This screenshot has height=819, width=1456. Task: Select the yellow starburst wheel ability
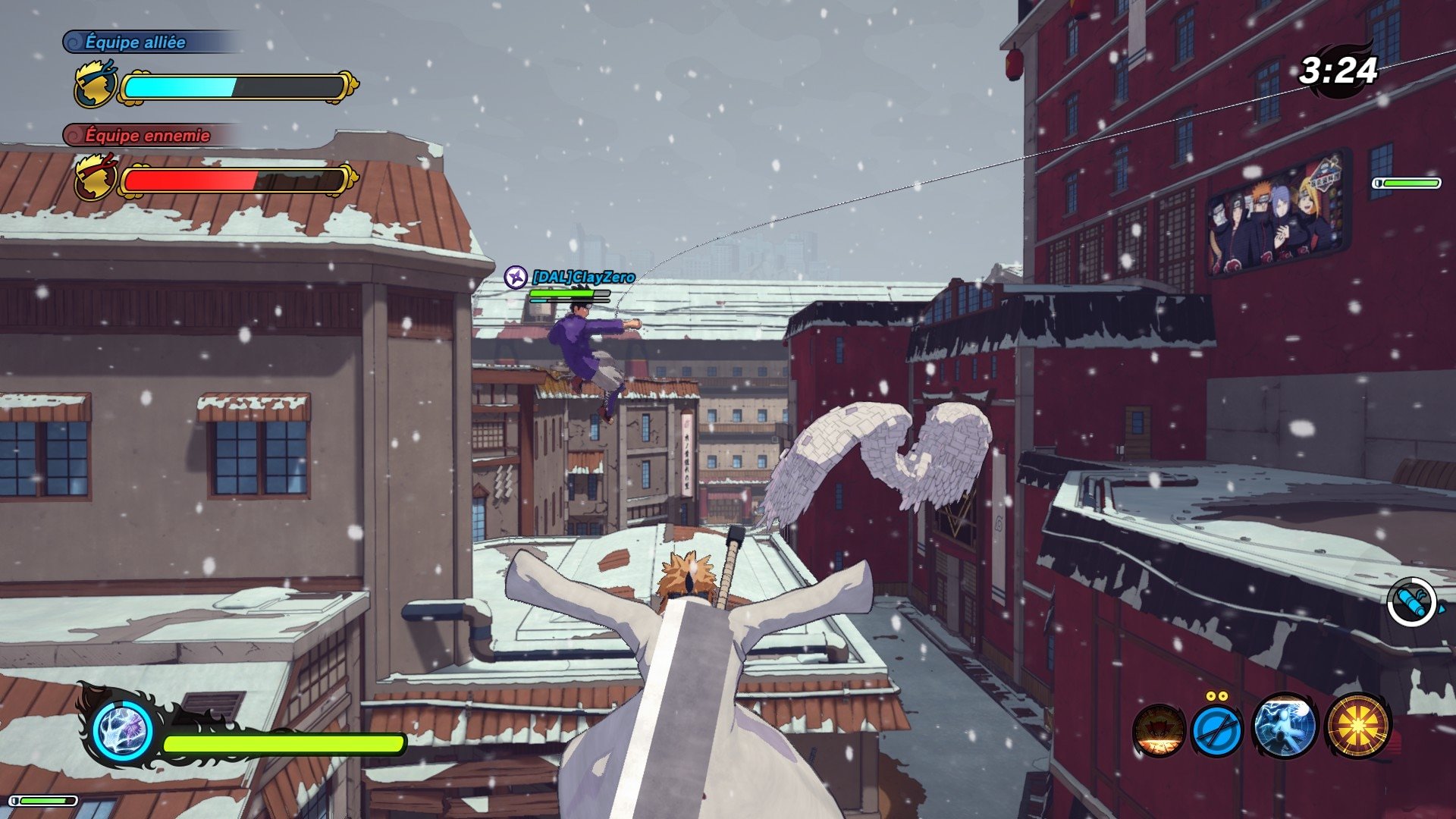tap(1357, 726)
